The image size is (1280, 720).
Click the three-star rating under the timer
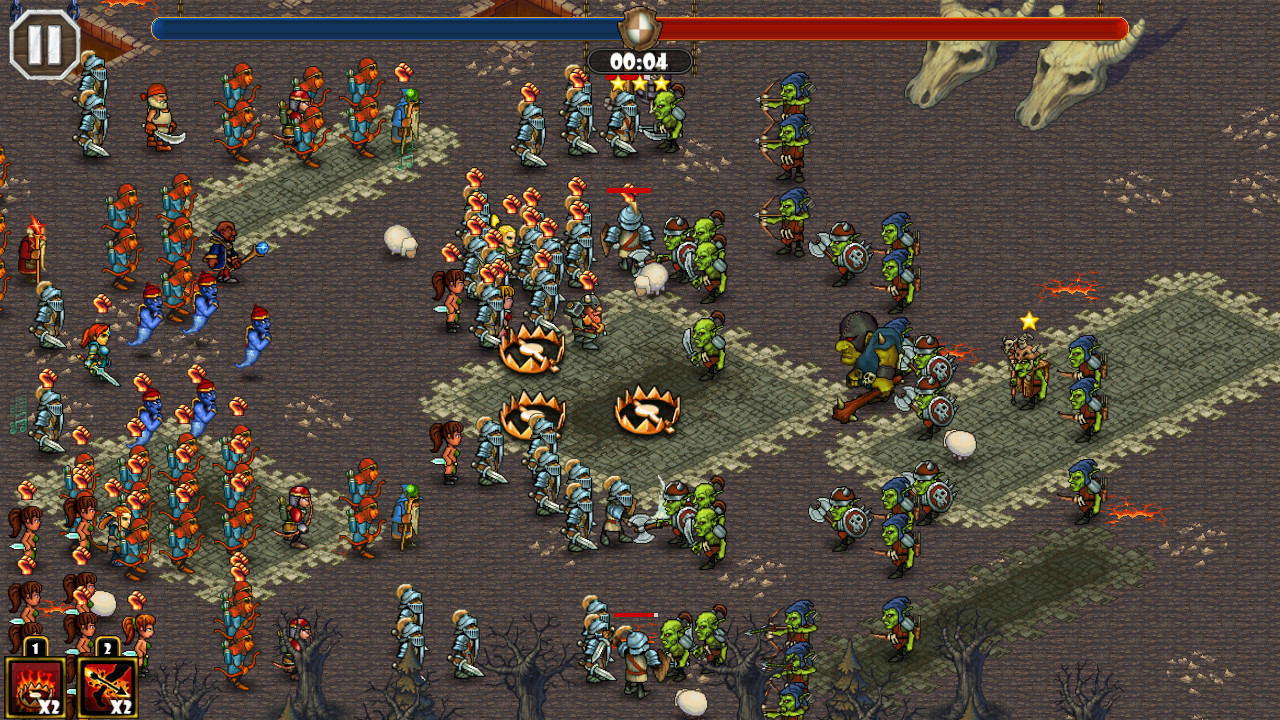tap(640, 84)
